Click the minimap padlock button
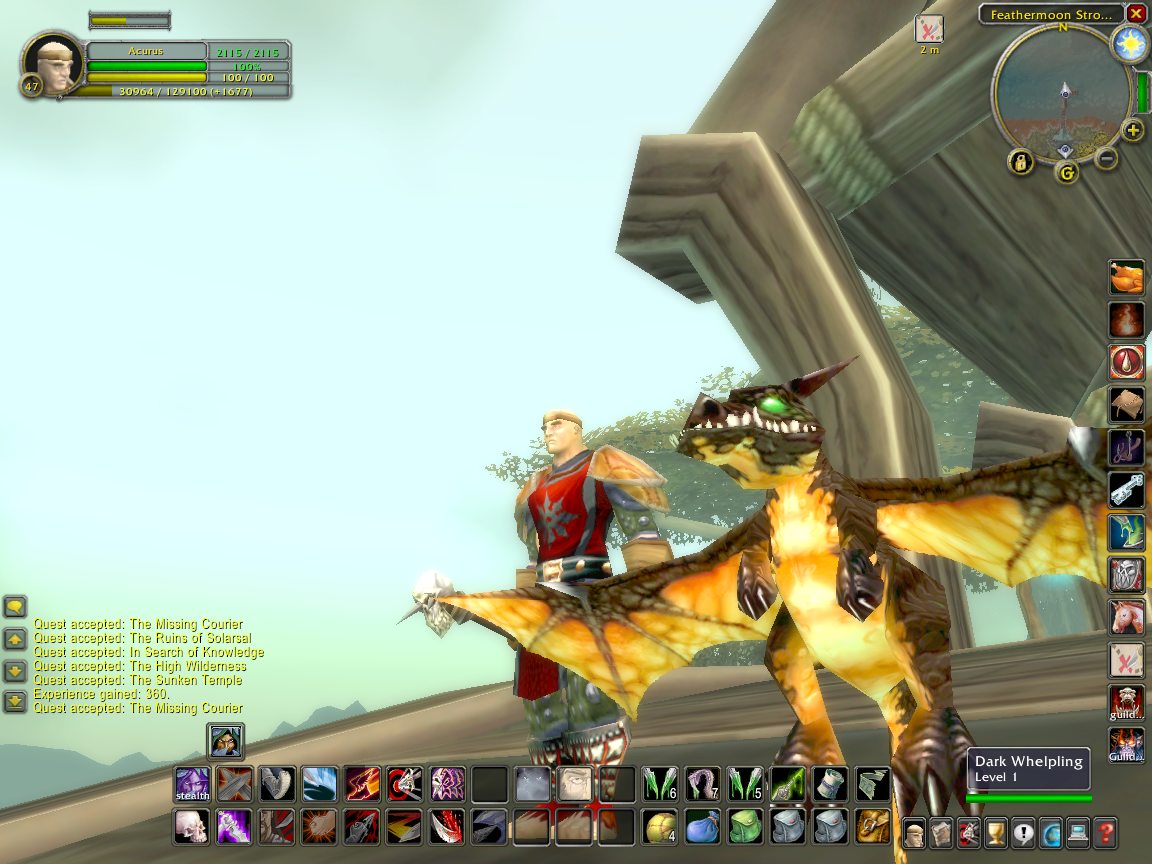1152x864 pixels. [x=1021, y=161]
